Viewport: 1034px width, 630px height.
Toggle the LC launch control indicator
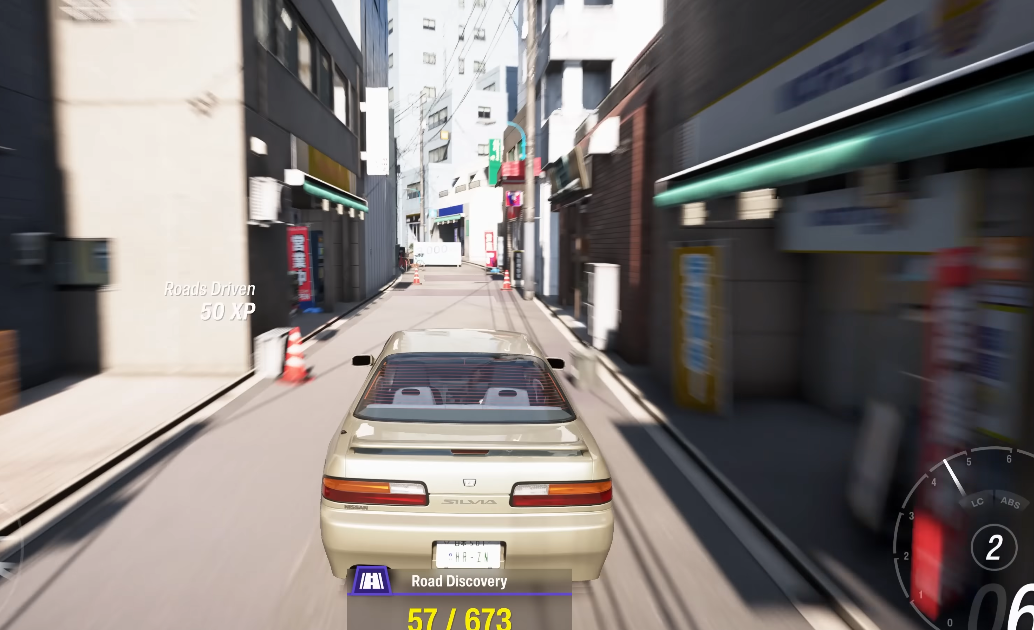click(x=978, y=503)
